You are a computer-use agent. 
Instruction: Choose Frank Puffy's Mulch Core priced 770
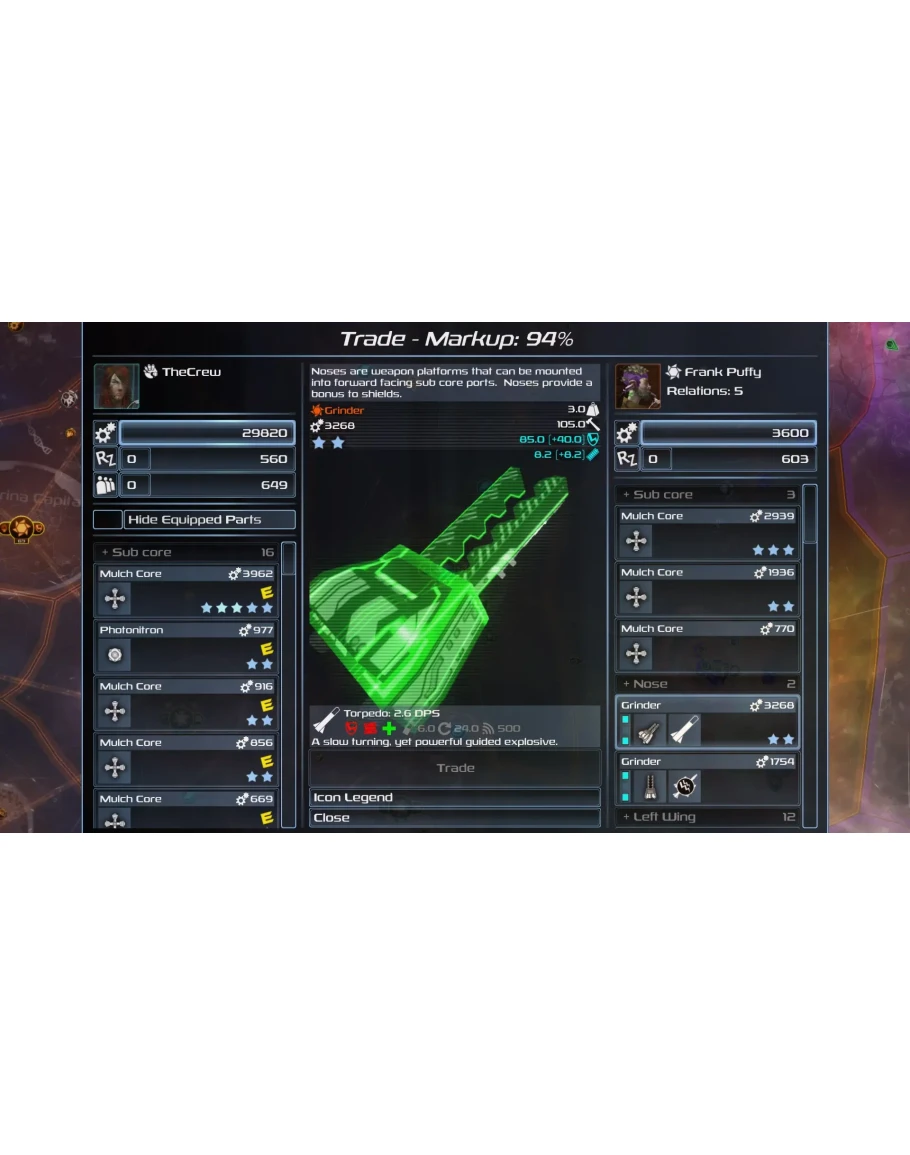pyautogui.click(x=707, y=646)
